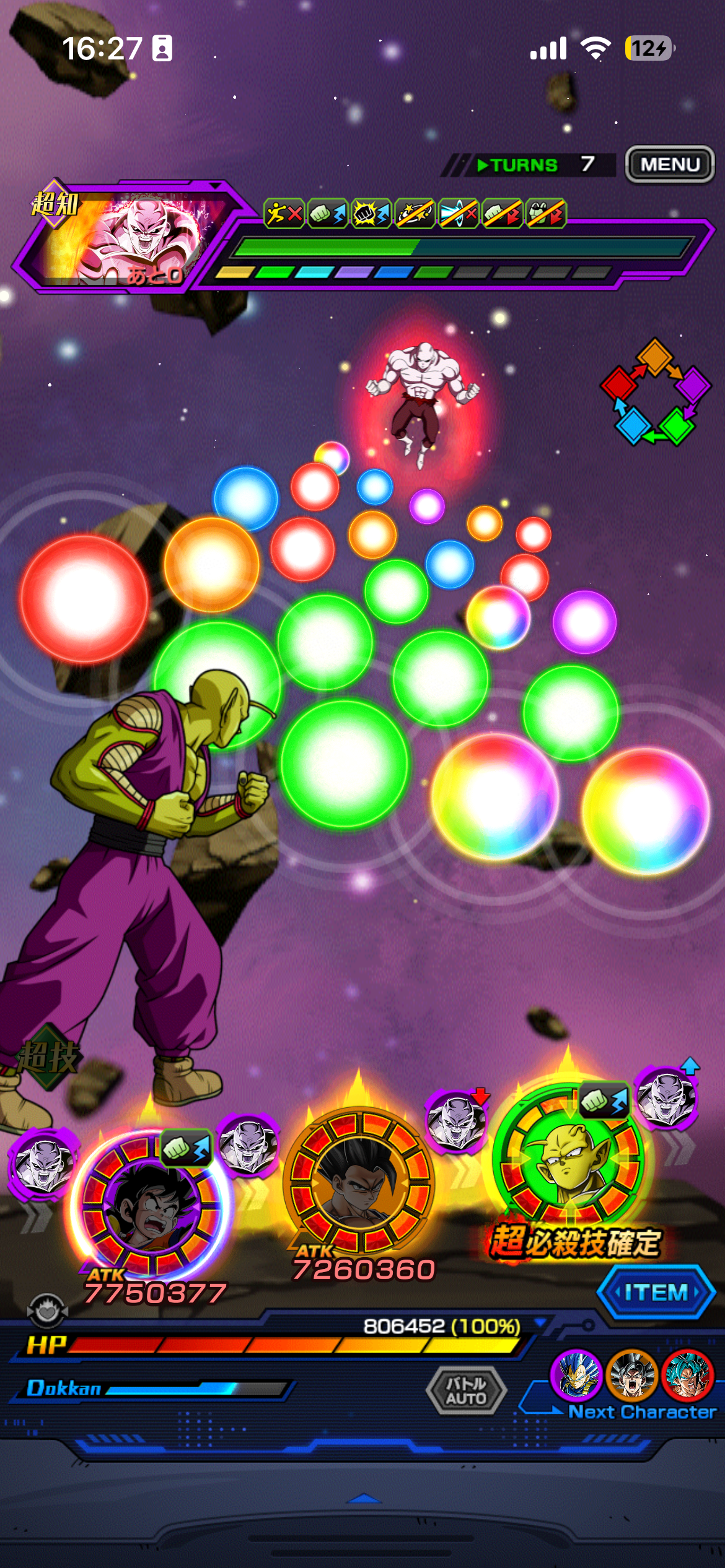Screen dimensions: 725x1568
Task: Toggle the Battle AUTO button
Action: coord(467,1391)
